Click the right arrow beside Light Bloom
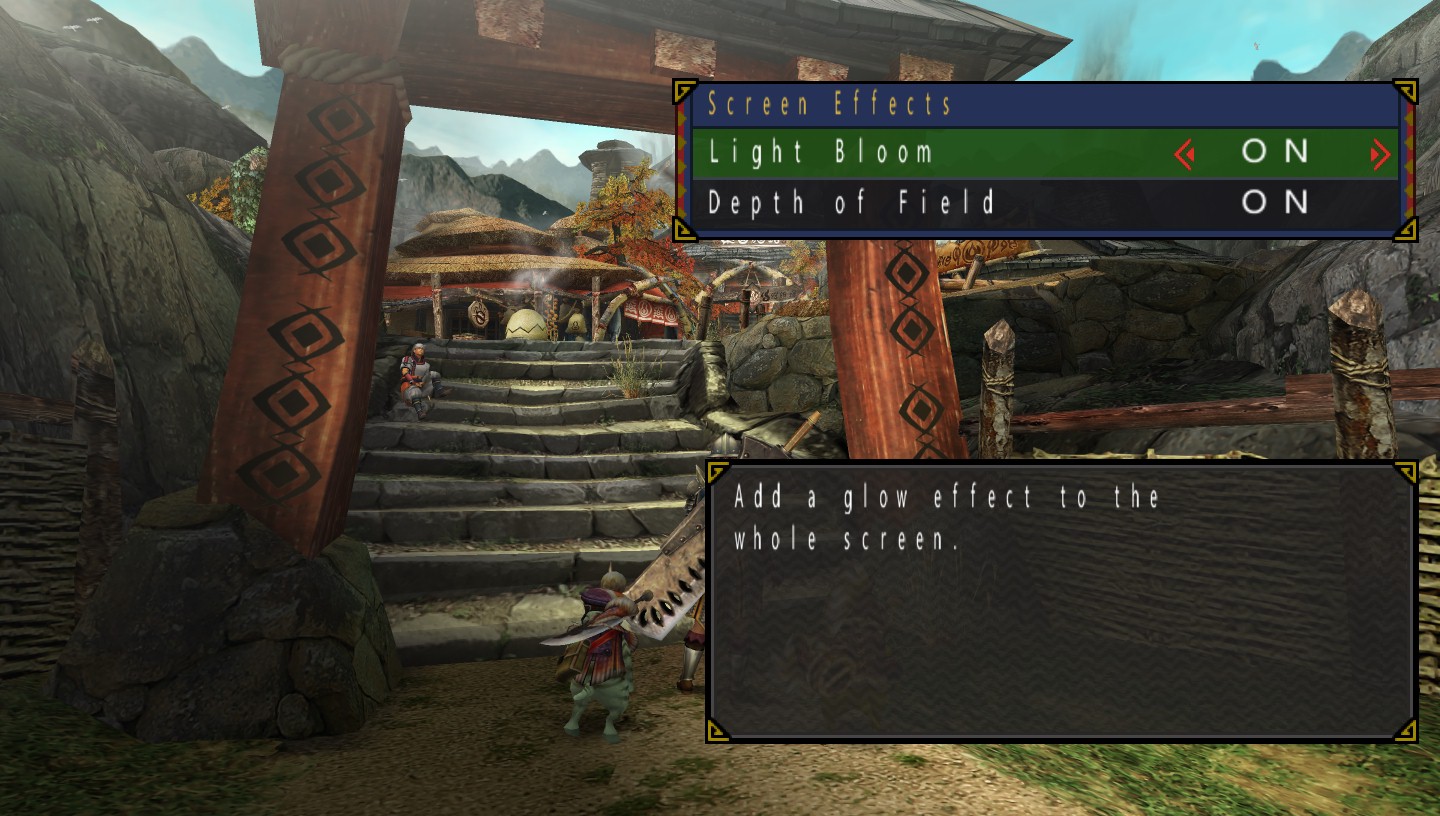 tap(1380, 154)
